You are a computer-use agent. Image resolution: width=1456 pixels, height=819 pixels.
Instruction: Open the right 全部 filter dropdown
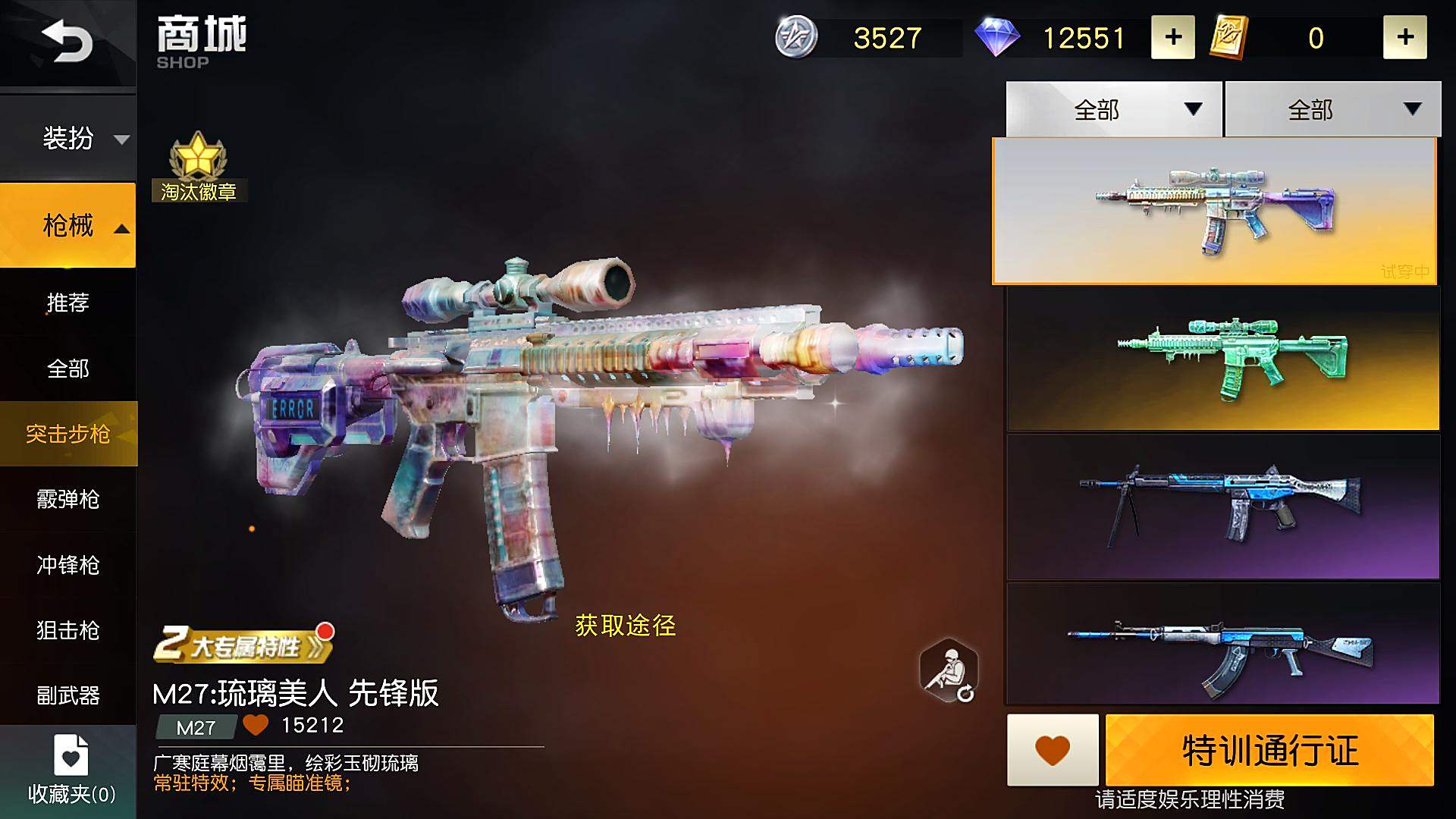click(x=1332, y=108)
